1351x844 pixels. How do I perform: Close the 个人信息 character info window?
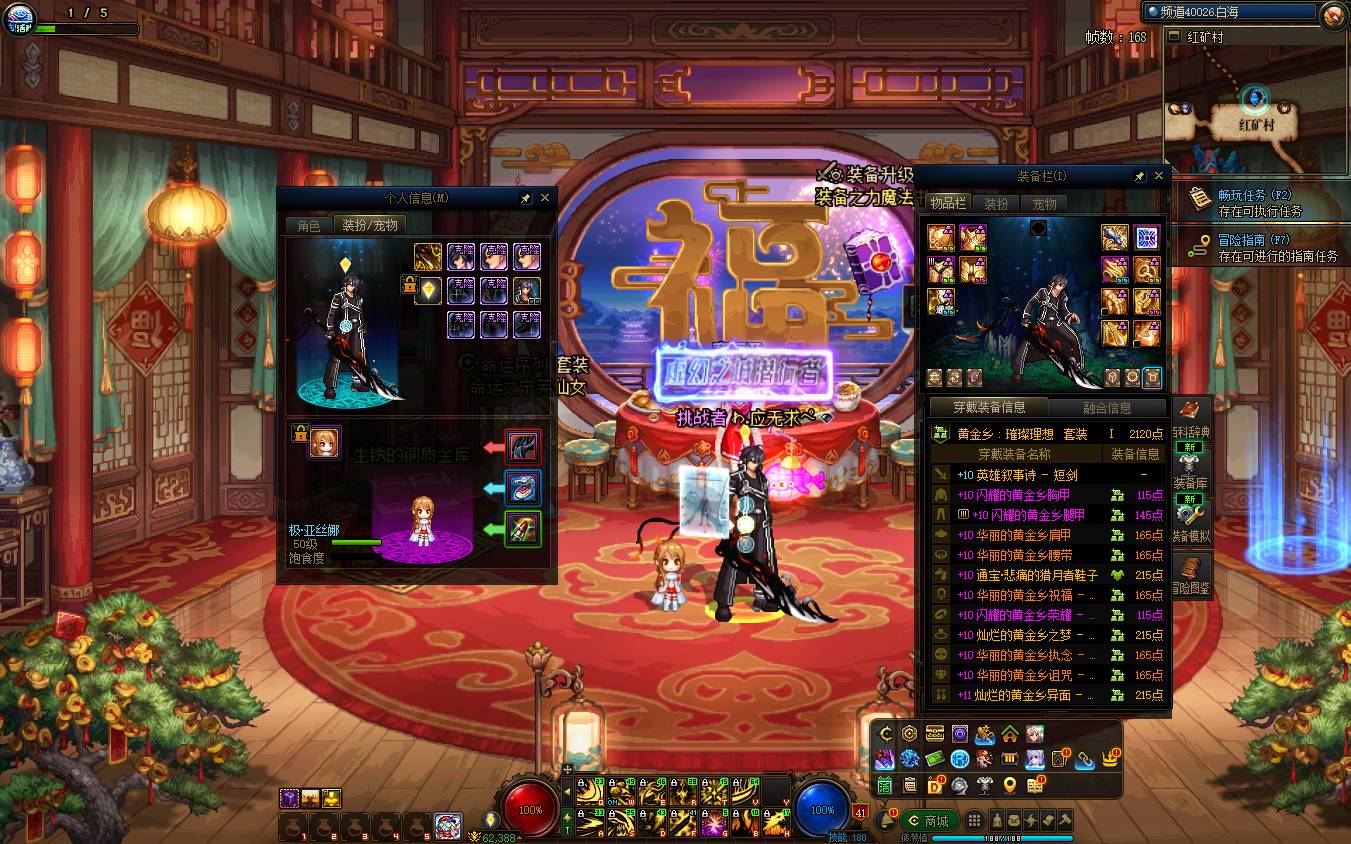click(x=545, y=198)
